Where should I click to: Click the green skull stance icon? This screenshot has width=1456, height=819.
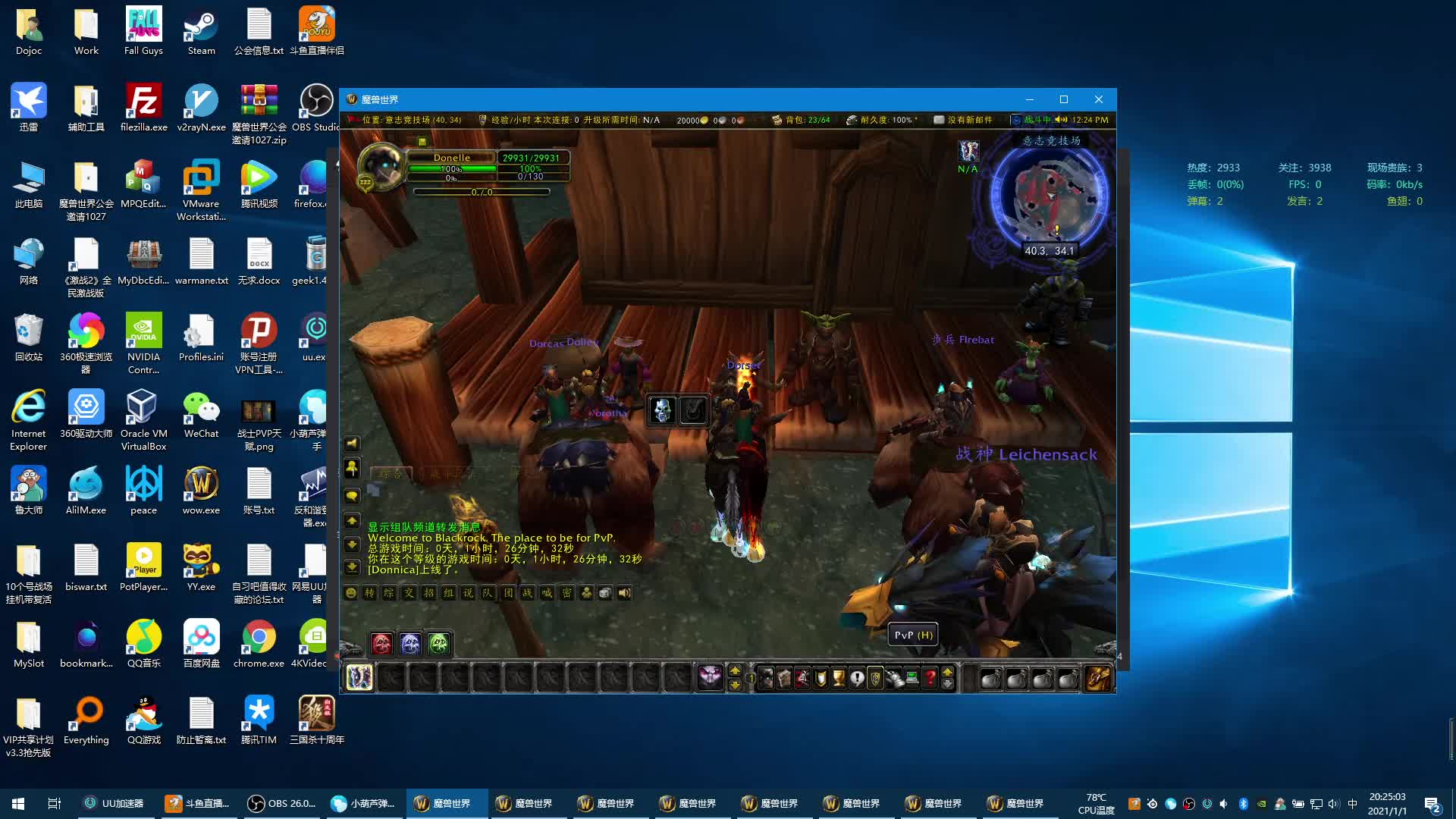tap(439, 644)
